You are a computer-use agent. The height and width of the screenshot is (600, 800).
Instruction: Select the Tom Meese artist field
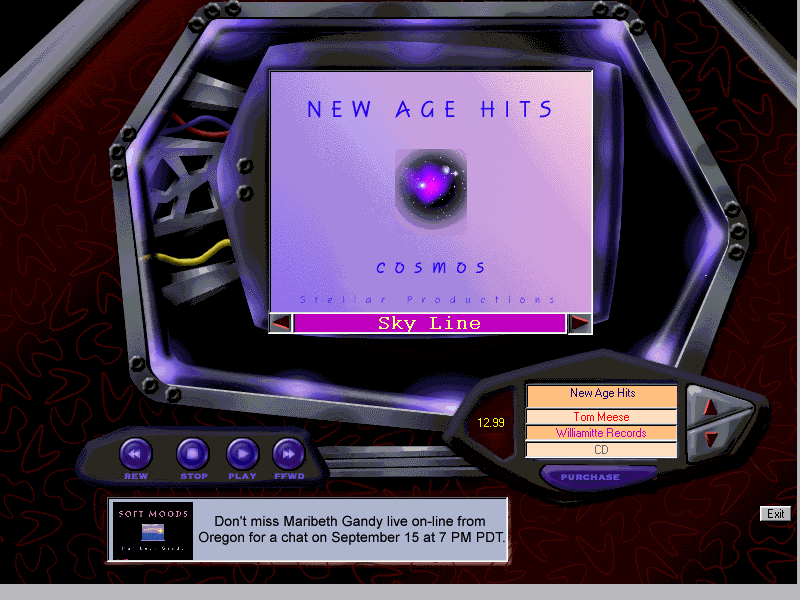click(x=602, y=417)
